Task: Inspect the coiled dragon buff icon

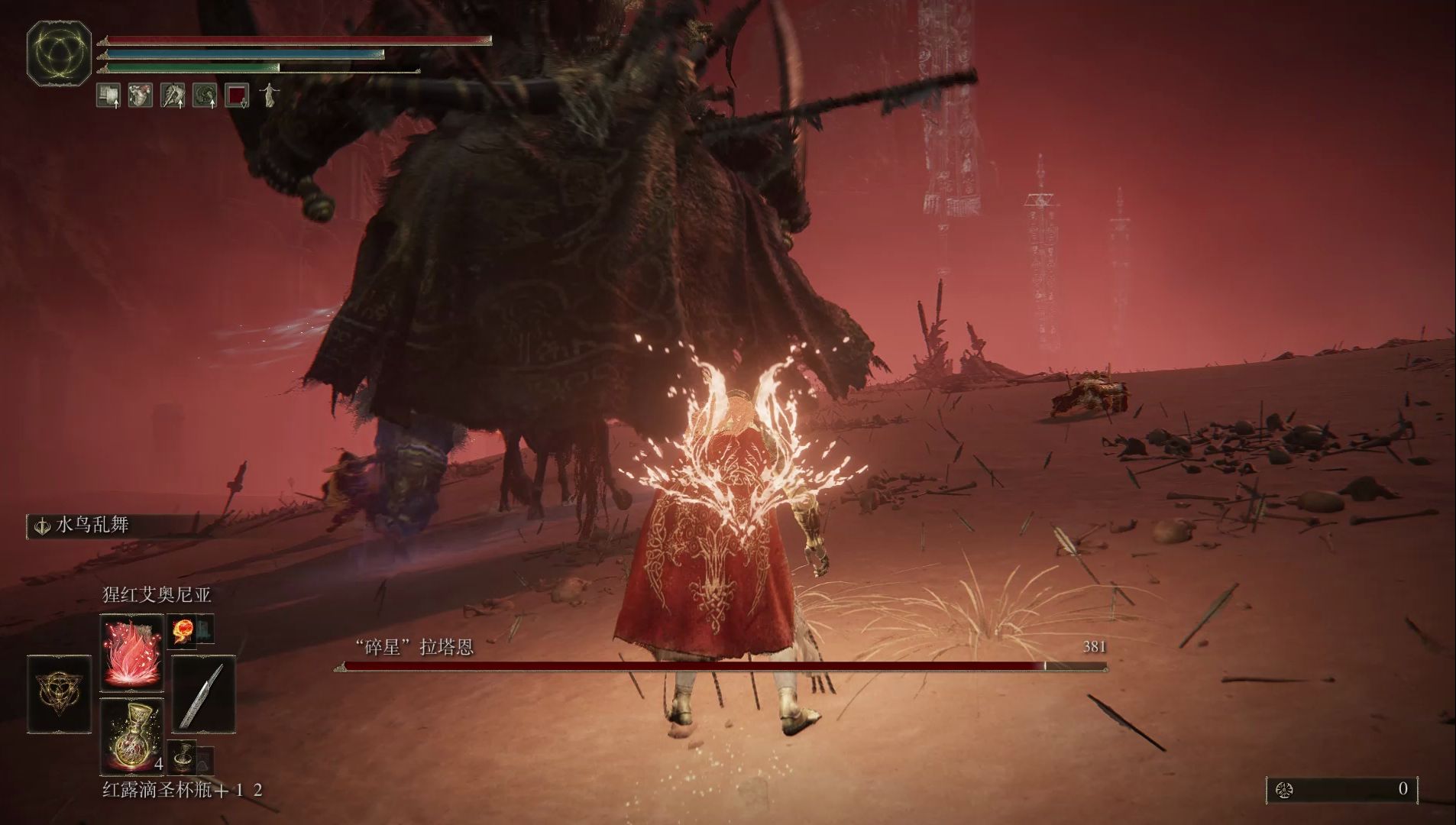Action: [205, 95]
